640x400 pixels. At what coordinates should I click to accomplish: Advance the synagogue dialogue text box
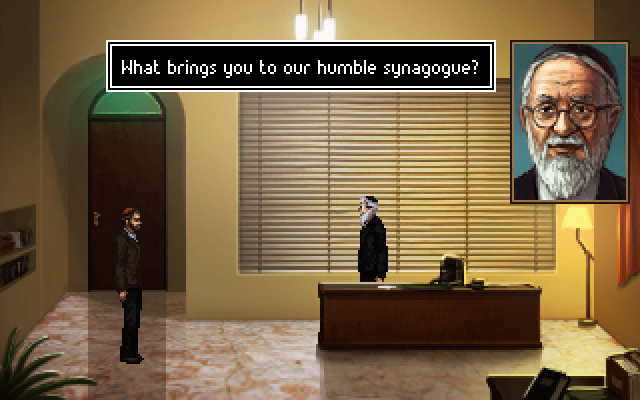300,69
